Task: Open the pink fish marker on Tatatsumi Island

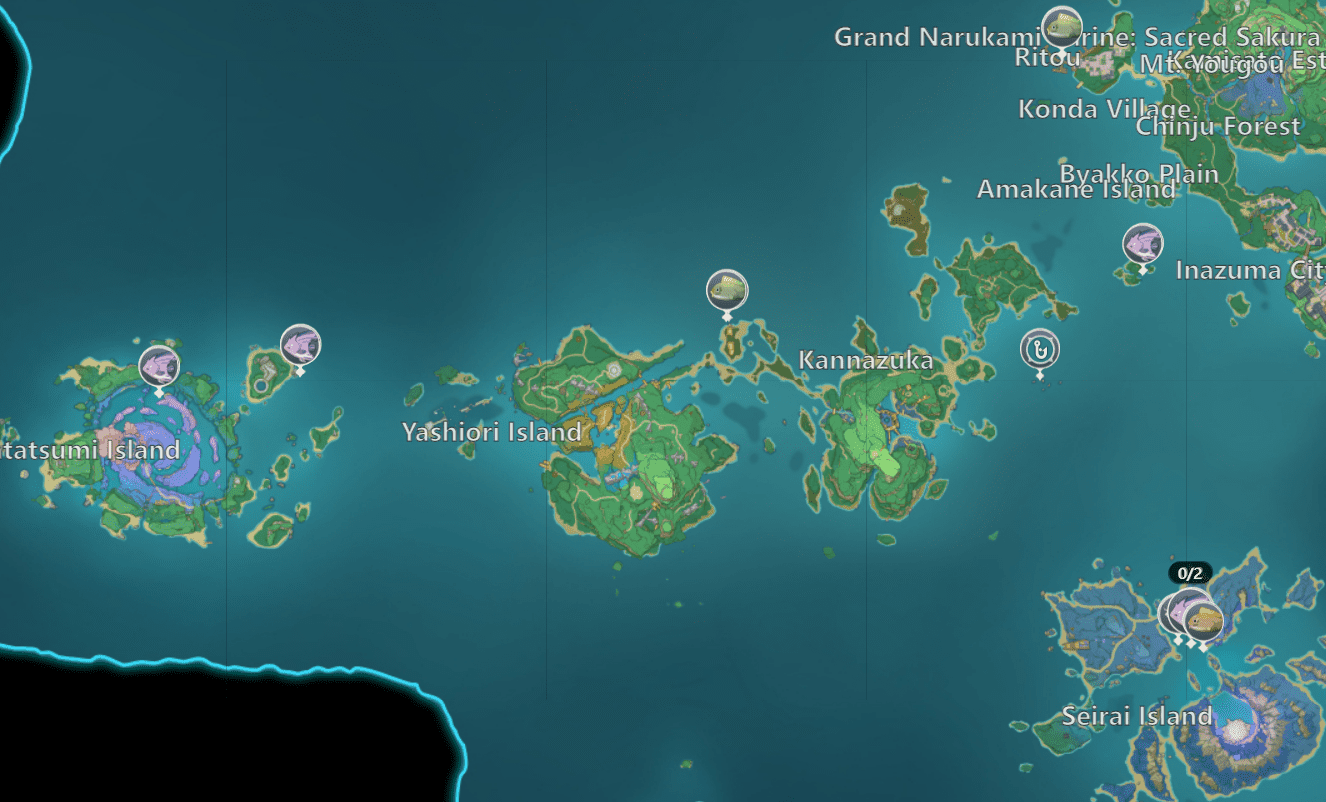Action: pyautogui.click(x=157, y=366)
